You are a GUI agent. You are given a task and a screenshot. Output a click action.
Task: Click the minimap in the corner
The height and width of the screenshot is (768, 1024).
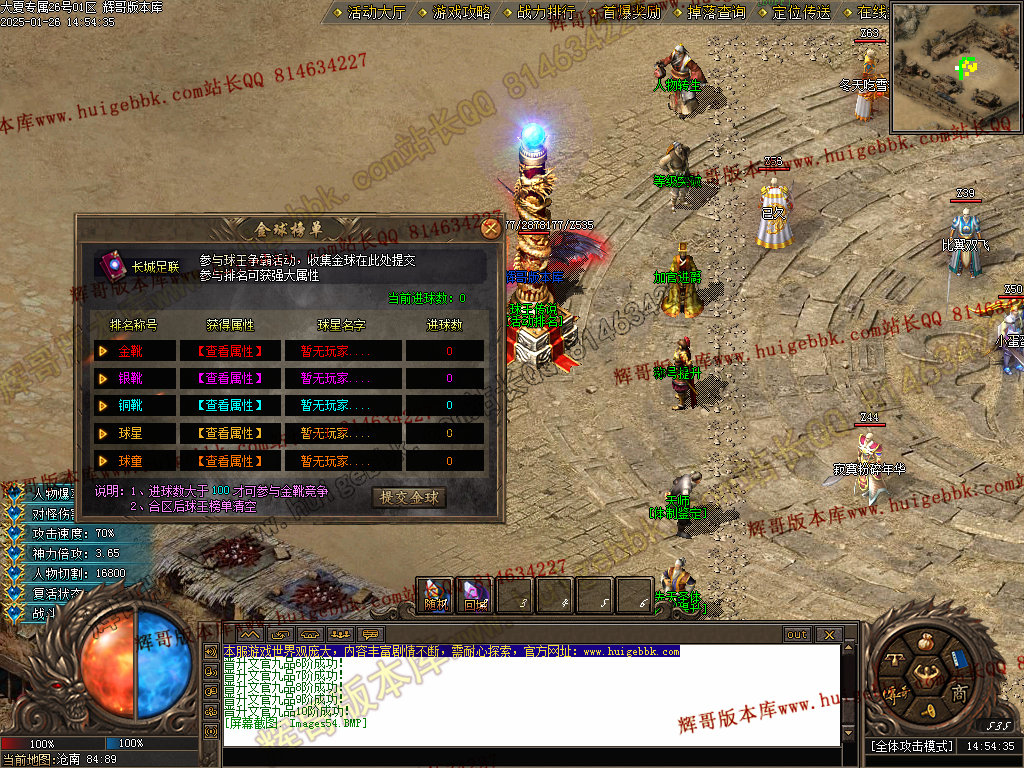[955, 68]
